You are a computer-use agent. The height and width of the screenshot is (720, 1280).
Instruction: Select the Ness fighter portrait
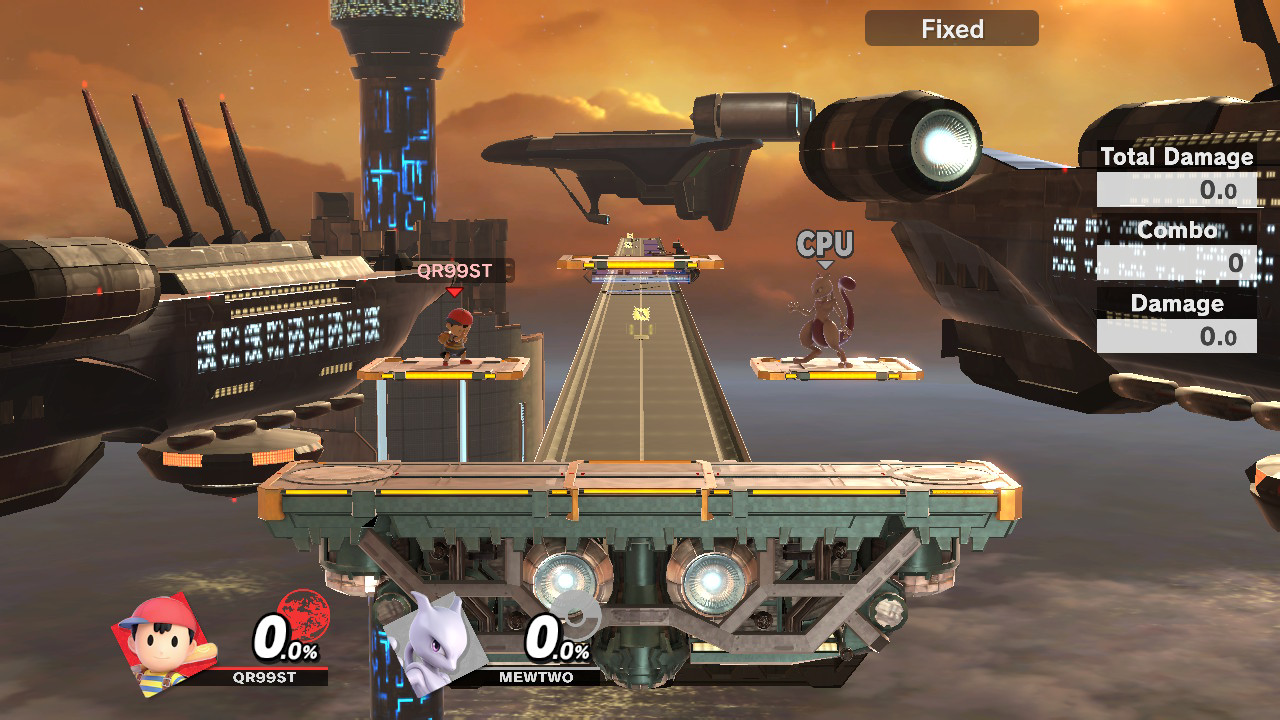158,643
